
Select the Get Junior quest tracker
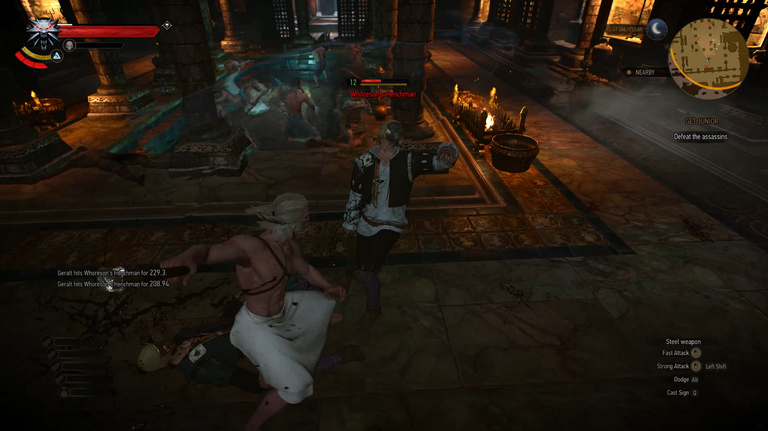pyautogui.click(x=700, y=119)
